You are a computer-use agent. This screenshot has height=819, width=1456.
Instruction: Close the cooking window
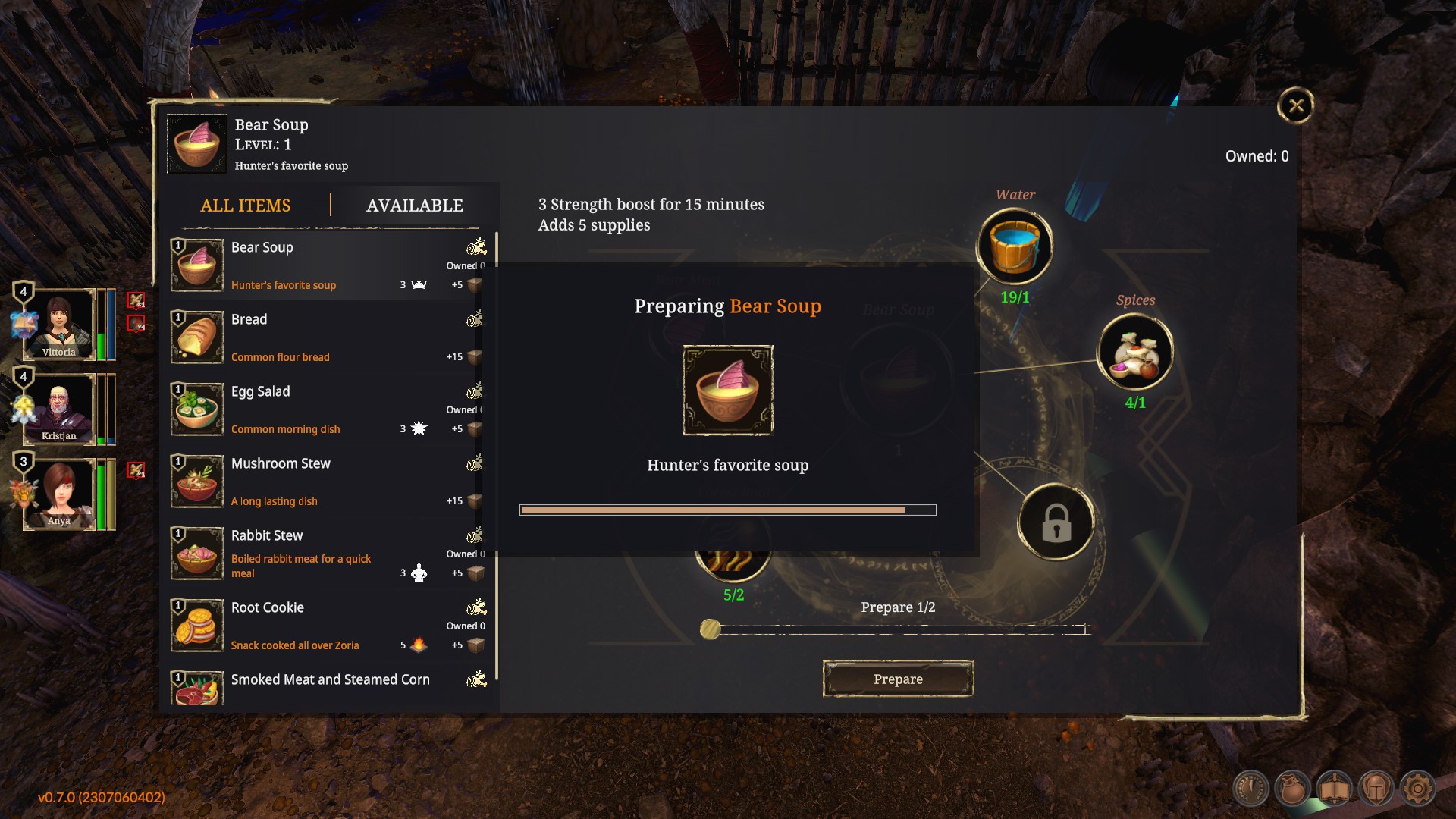pos(1295,105)
